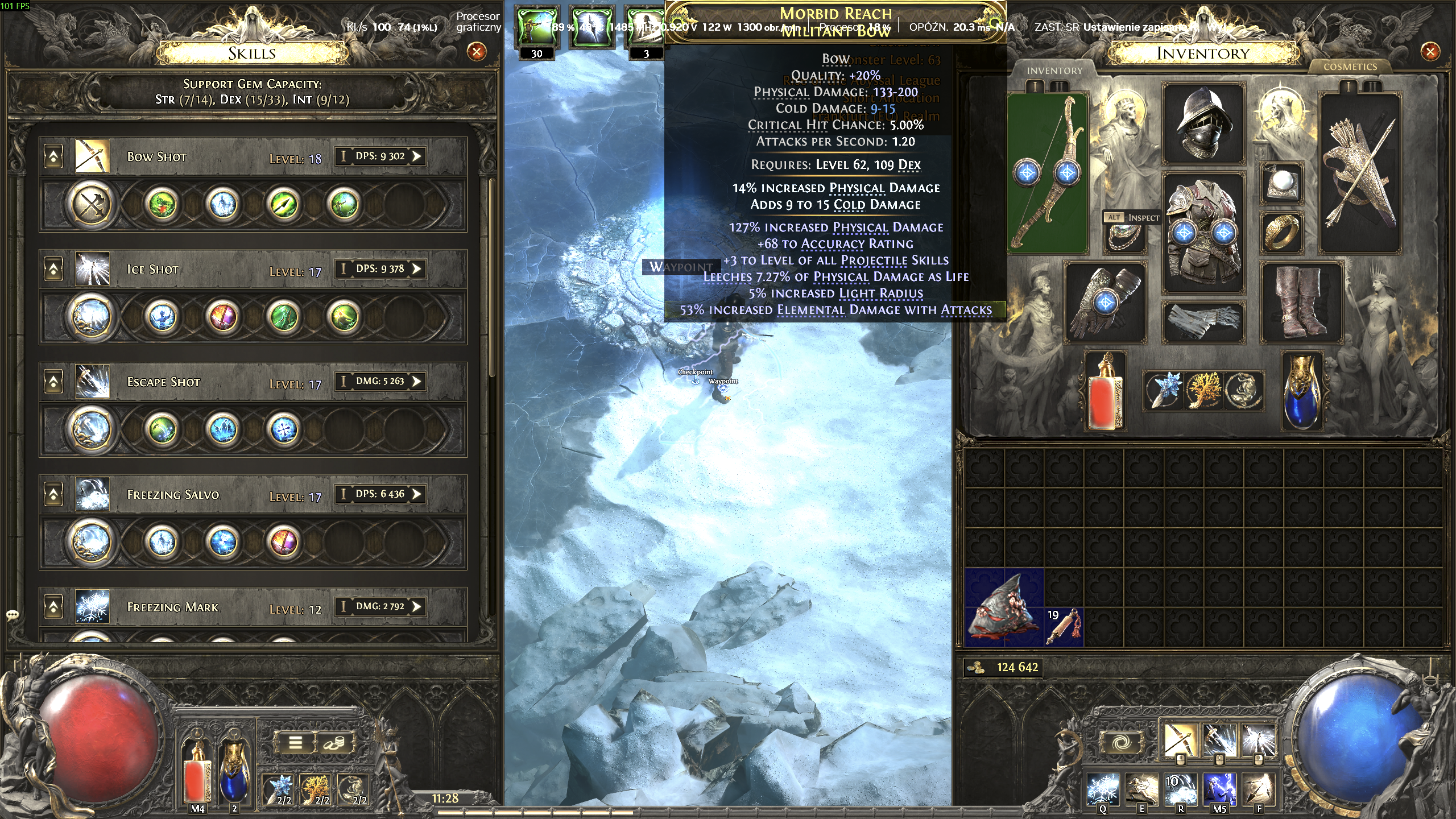Pick the scroll stack of 19
Viewport: 1456px width, 819px height.
click(x=1064, y=627)
